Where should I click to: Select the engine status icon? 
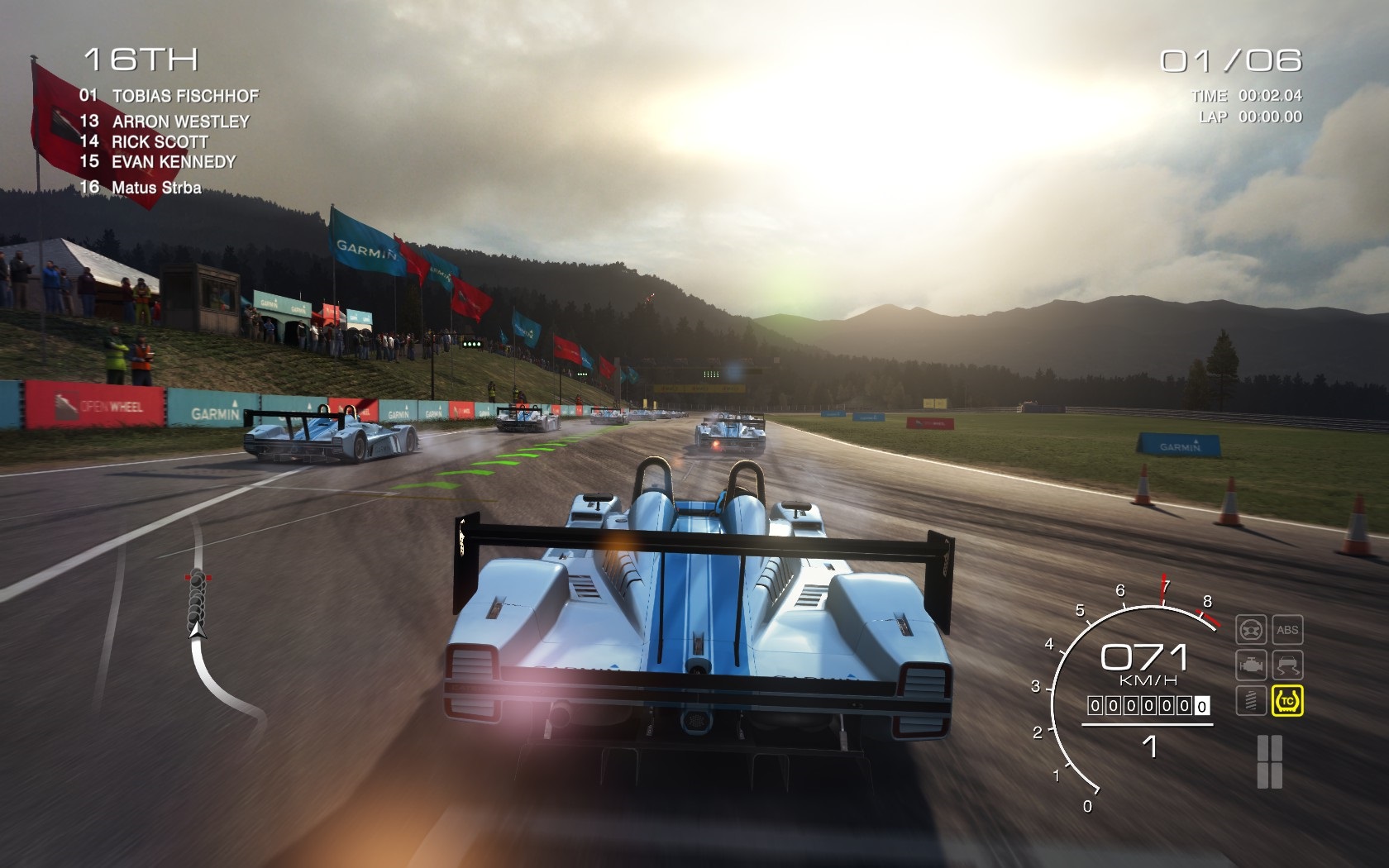tap(1251, 665)
